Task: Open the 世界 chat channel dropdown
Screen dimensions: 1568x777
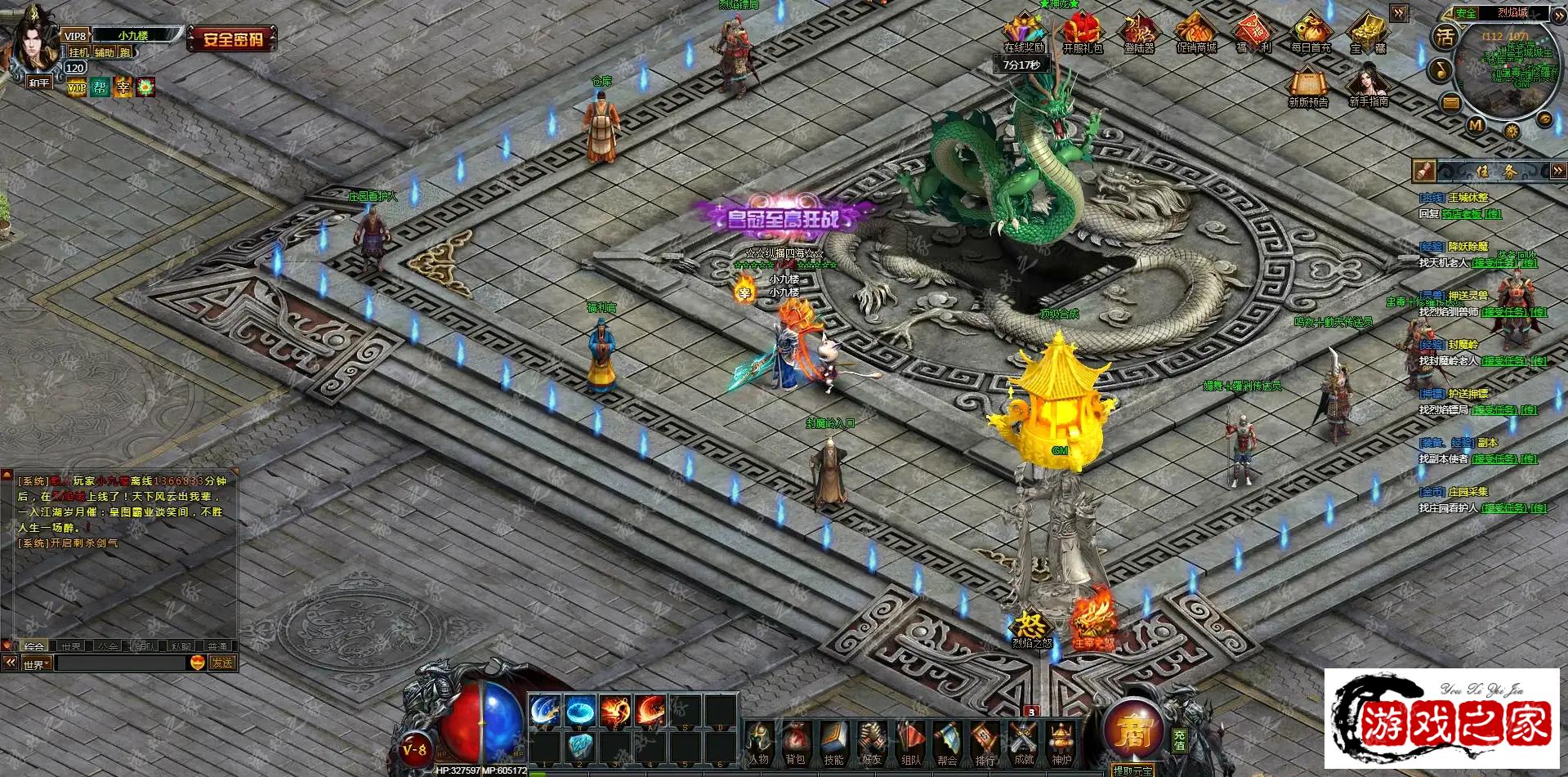Action: 37,664
